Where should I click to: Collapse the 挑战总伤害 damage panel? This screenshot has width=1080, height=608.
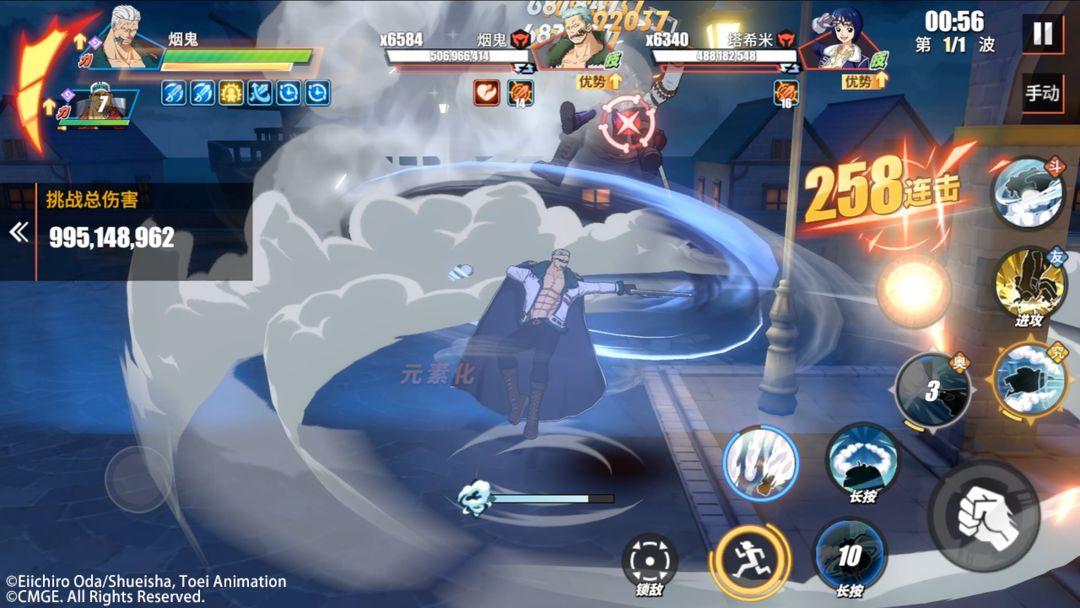18,232
